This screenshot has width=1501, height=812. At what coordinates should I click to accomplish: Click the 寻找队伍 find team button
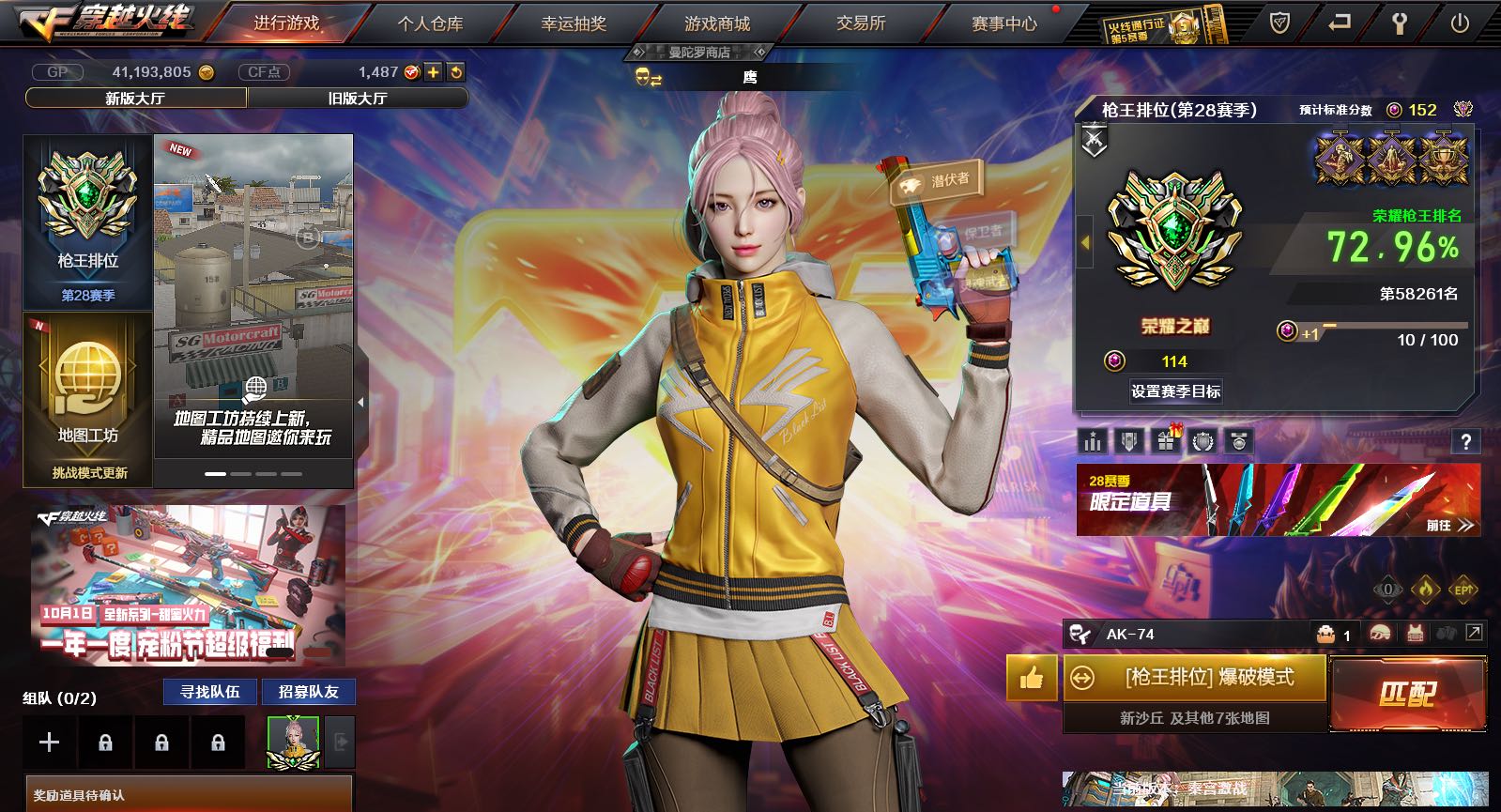pyautogui.click(x=210, y=692)
